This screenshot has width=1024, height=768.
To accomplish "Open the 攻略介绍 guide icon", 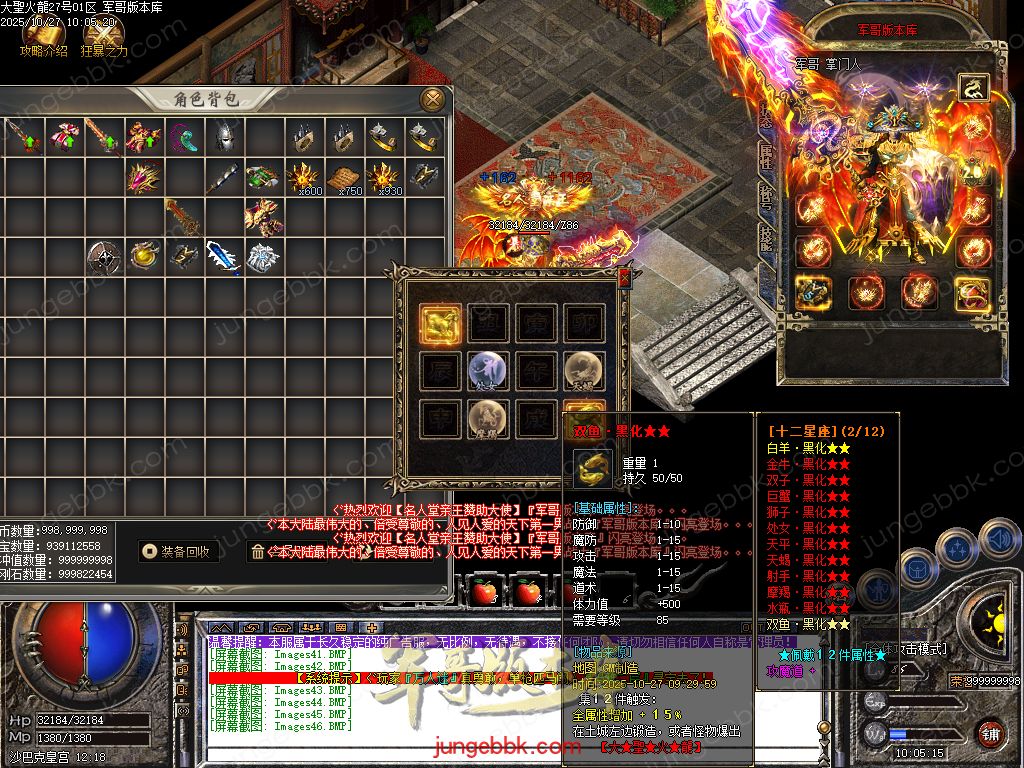I will click(x=42, y=36).
